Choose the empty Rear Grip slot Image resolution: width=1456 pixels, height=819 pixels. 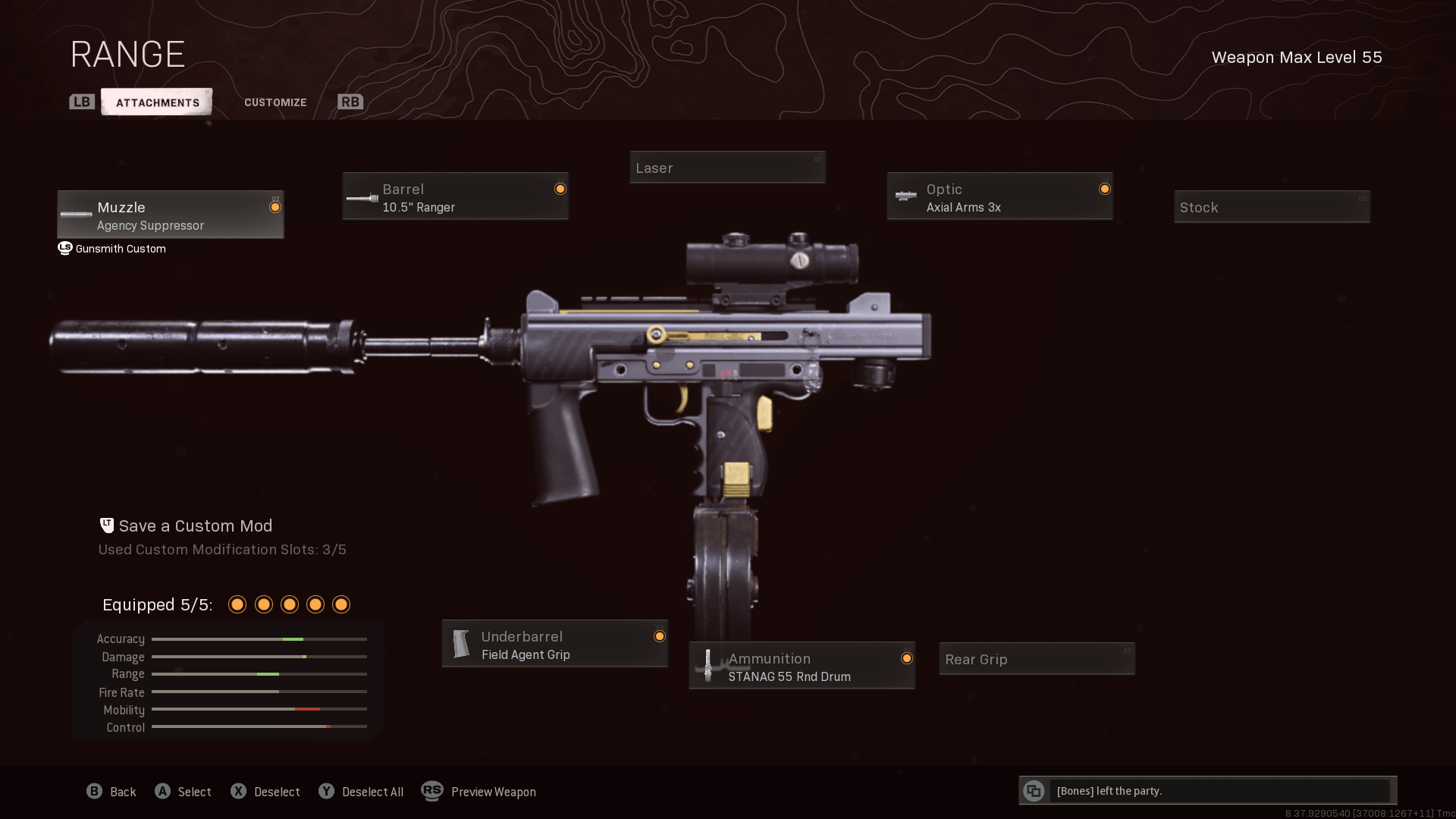(1037, 659)
